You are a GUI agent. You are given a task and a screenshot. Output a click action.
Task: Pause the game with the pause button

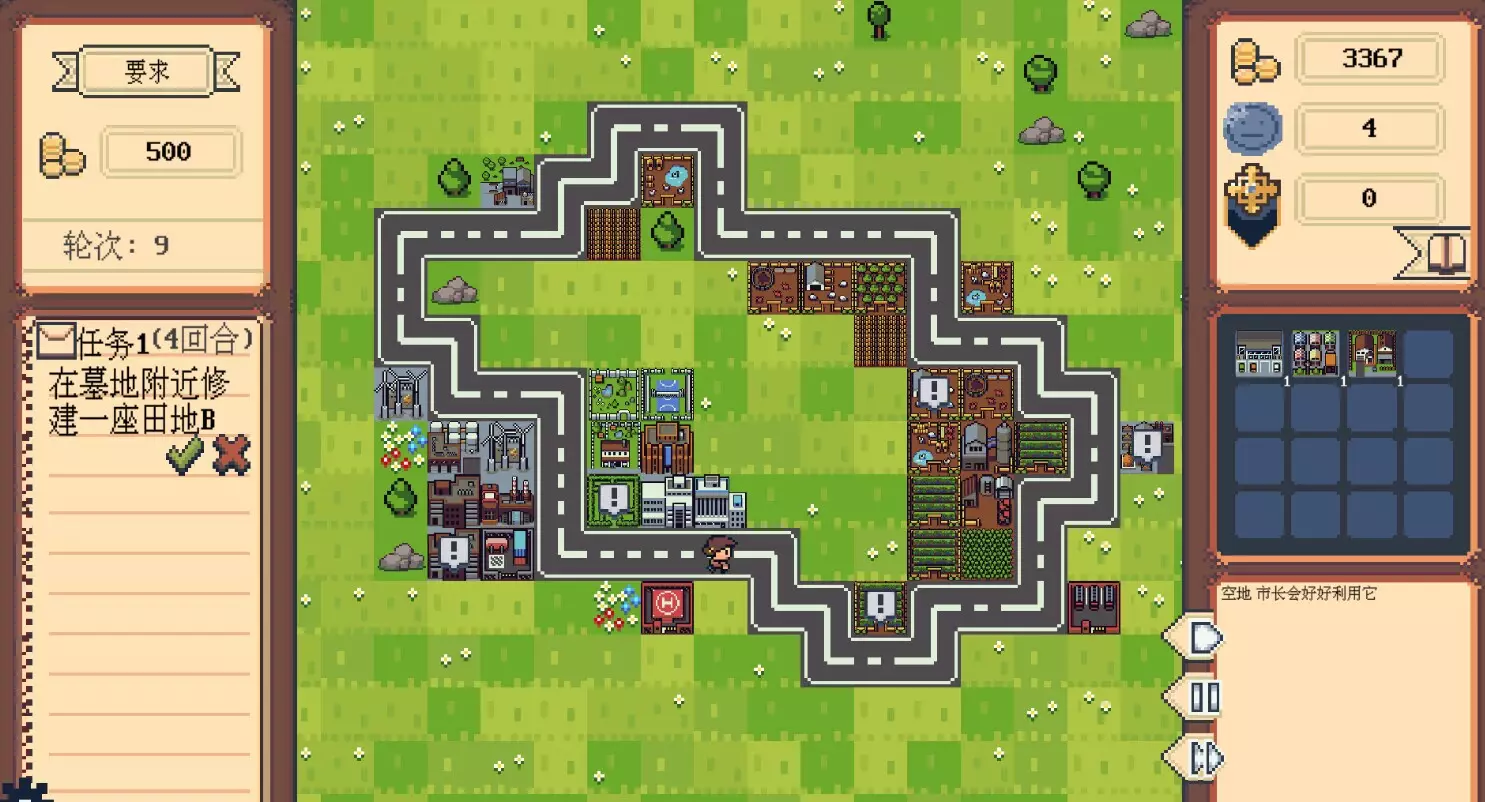pyautogui.click(x=1203, y=697)
